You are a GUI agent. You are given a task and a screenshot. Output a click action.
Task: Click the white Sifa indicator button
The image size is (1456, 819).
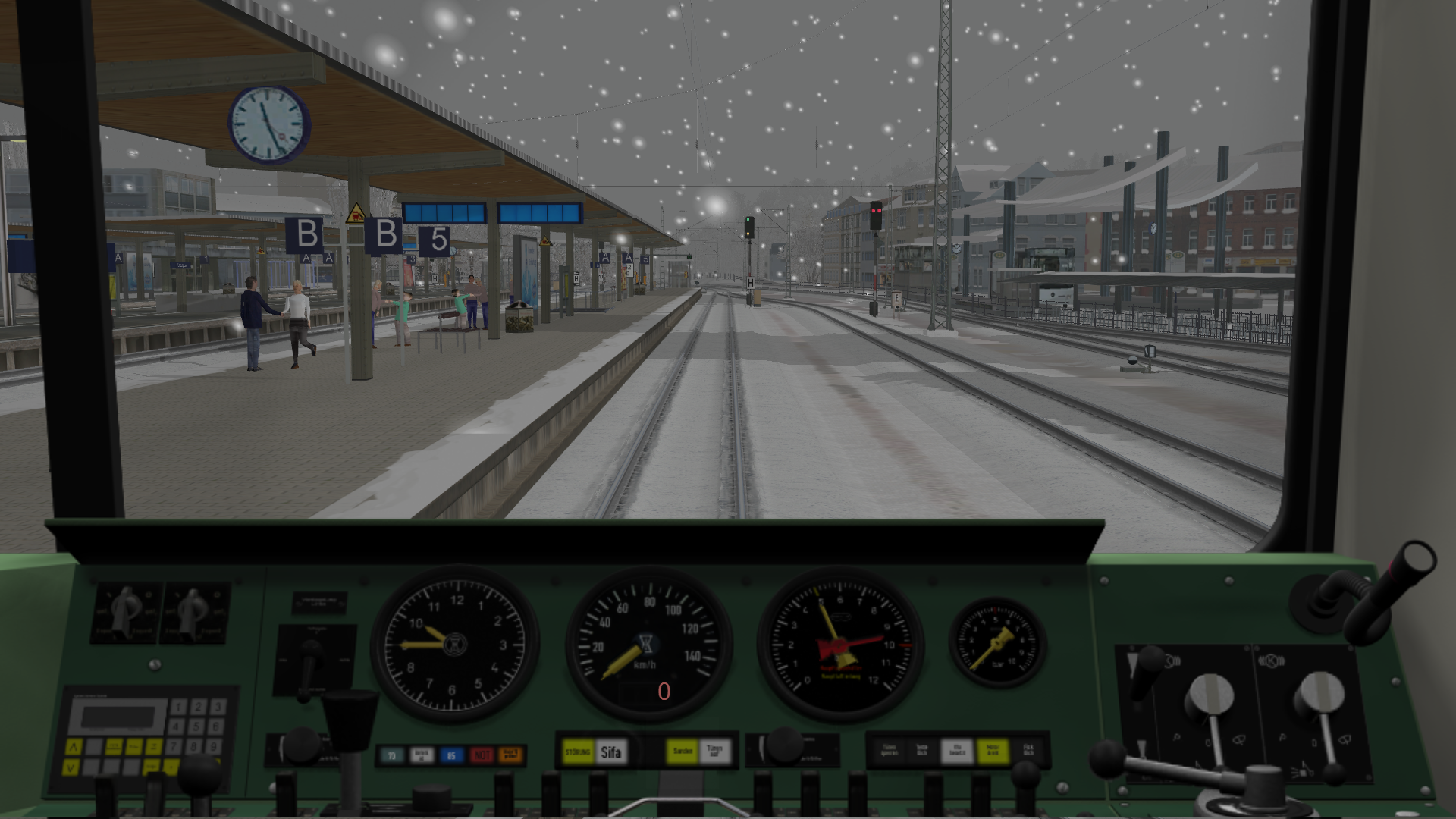tap(610, 752)
